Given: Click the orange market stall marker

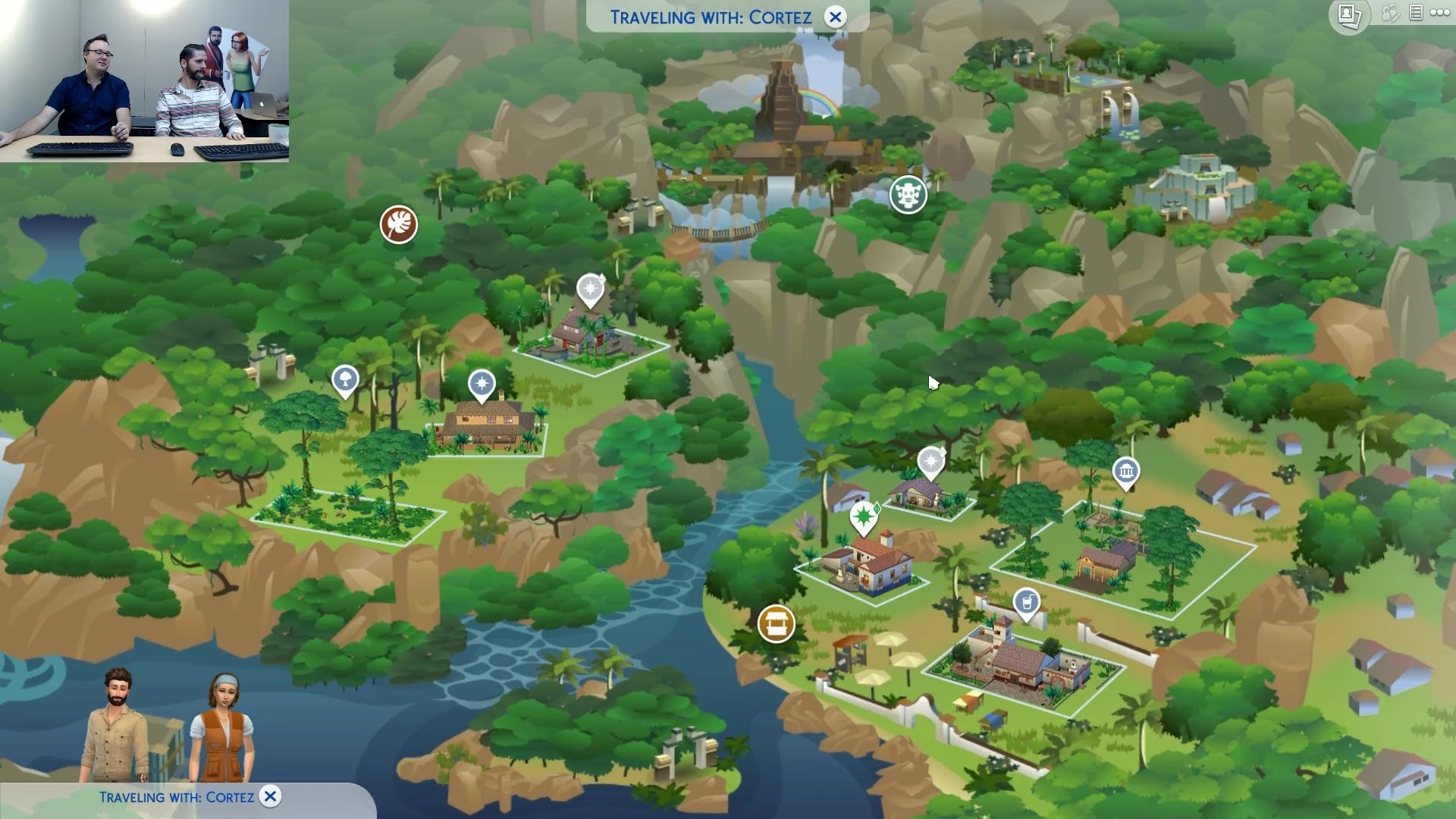Looking at the screenshot, I should coord(776,623).
